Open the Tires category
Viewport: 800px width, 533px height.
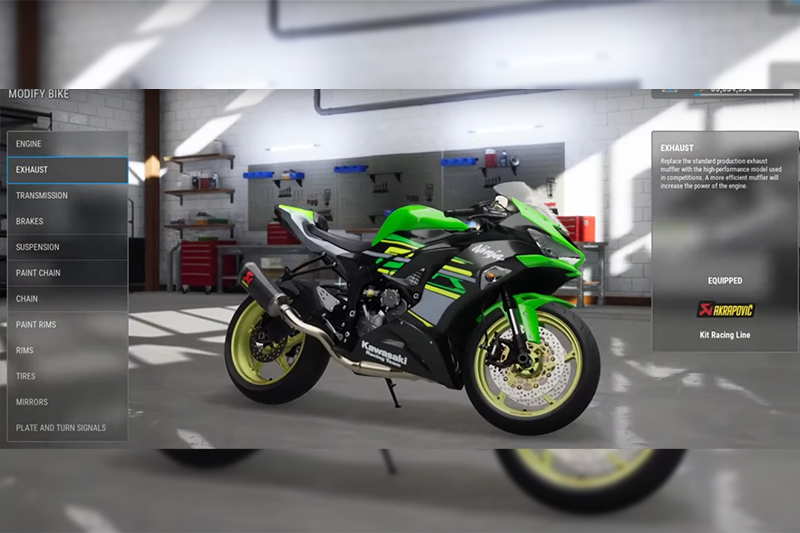pos(67,376)
